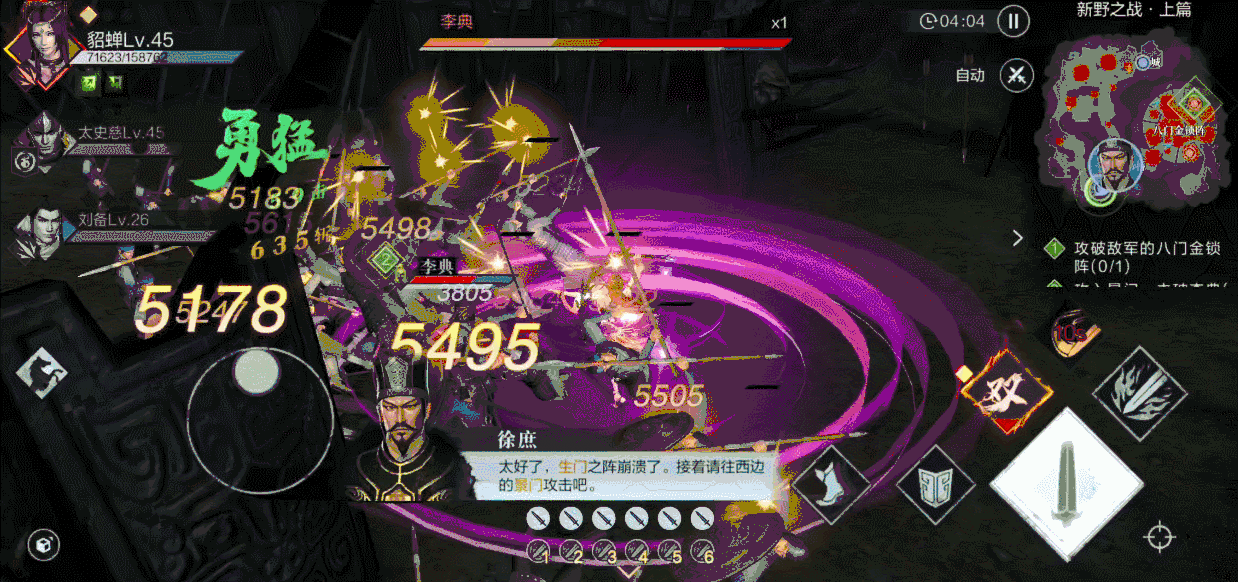Toggle the 自动 auto-battle crossed swords
This screenshot has height=582, width=1238.
coord(1017,75)
